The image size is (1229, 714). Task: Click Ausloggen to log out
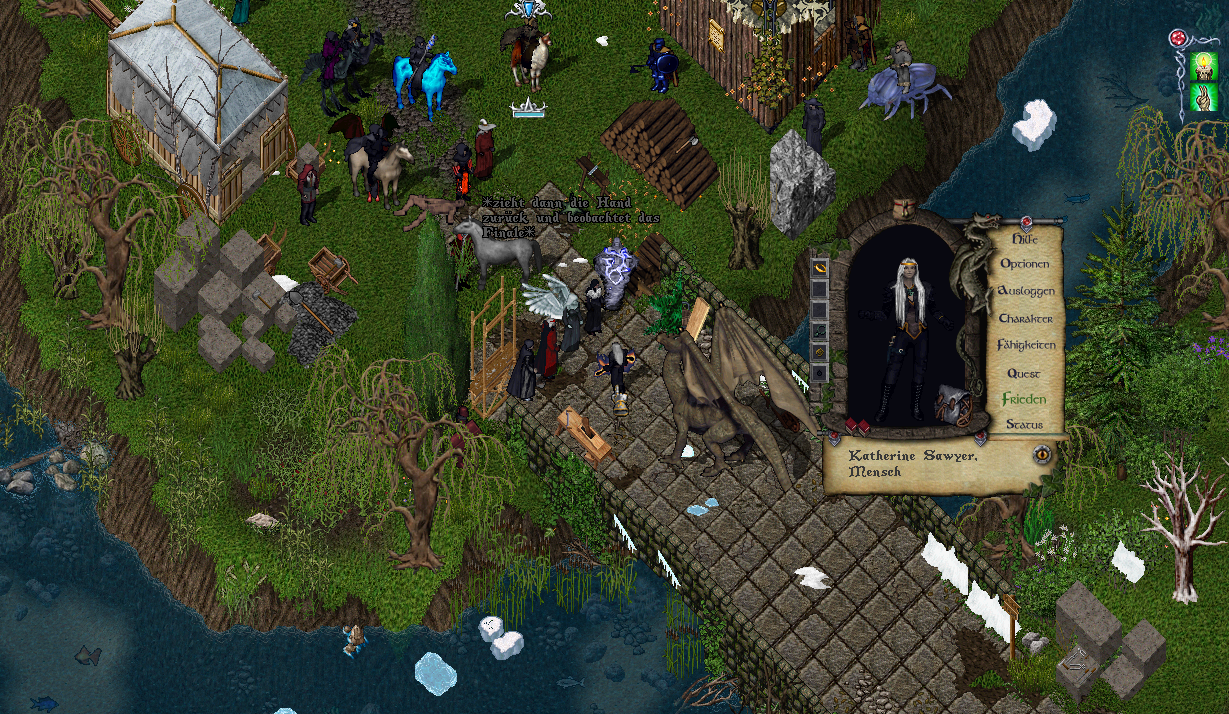point(1026,291)
